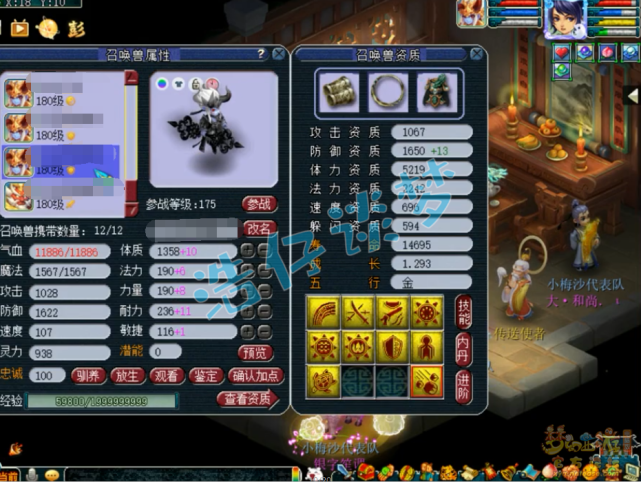Screen dimensions: 641x482
Task: Click the 改名 rename button
Action: 259,228
